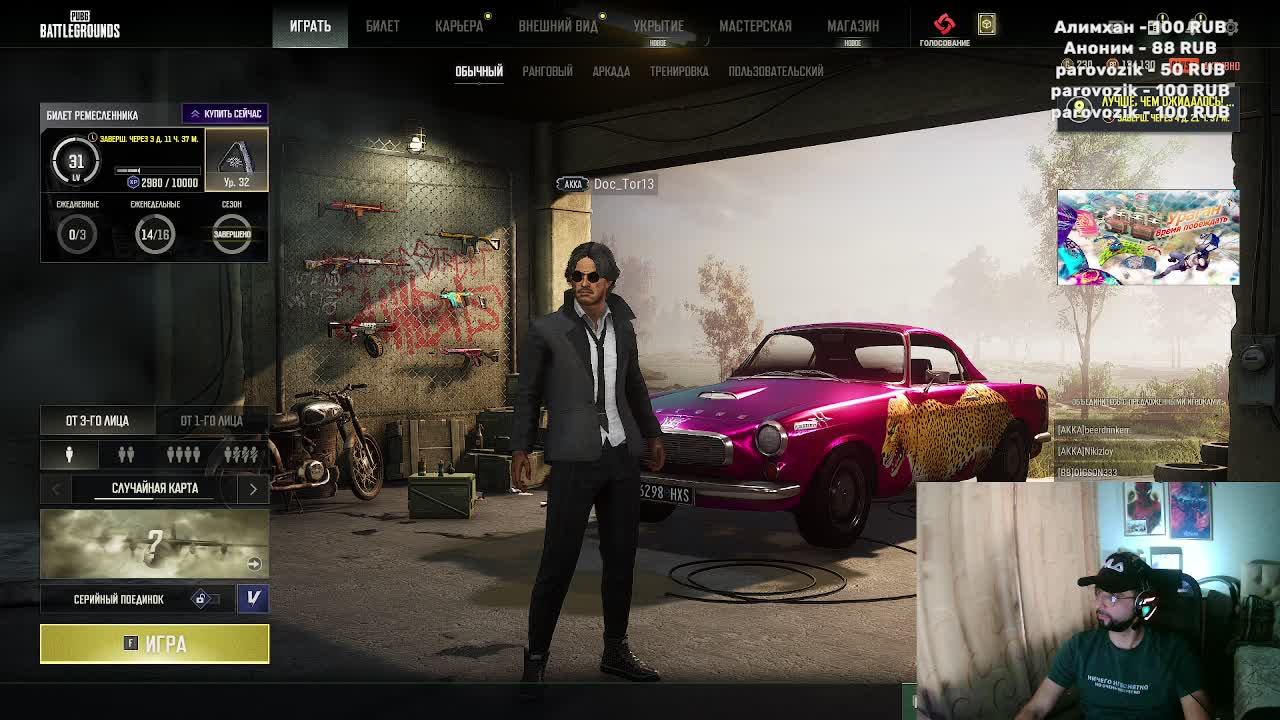This screenshot has height=720, width=1280.
Task: Open ВНЕШНИЙ ВИД customization menu
Action: 558,26
